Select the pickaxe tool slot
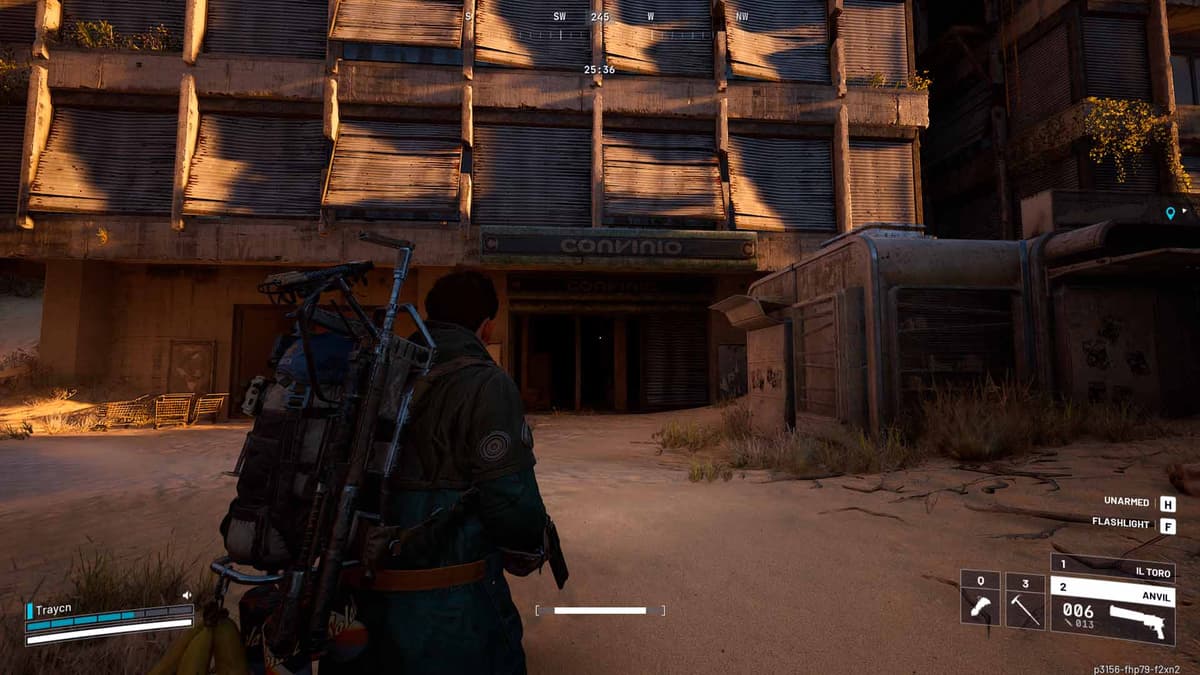This screenshot has width=1200, height=675. [1025, 600]
